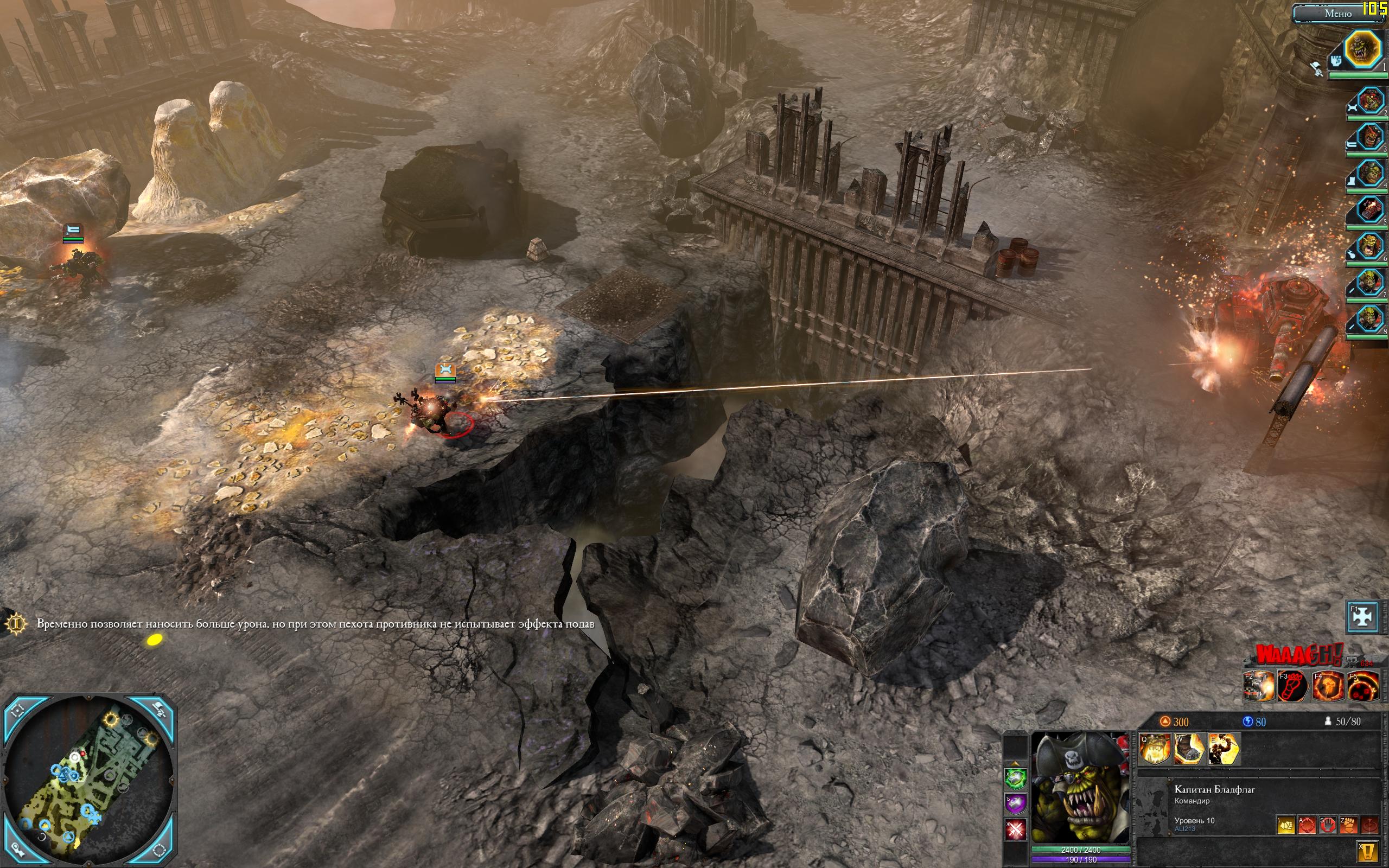Pick the ork squad portrait numbered 6
The width and height of the screenshot is (1389, 868).
coord(1369,247)
